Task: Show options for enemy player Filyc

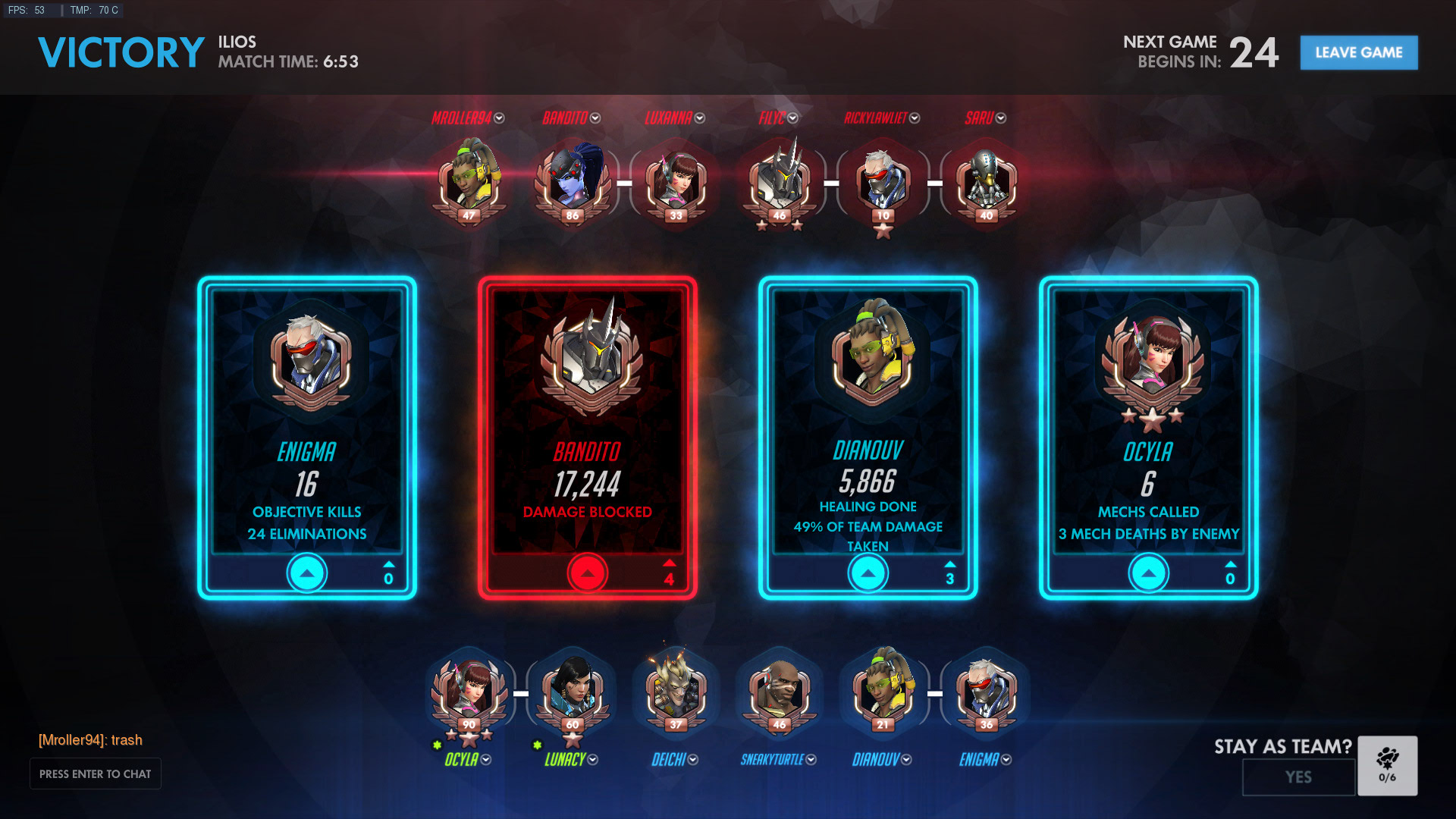Action: coord(793,118)
